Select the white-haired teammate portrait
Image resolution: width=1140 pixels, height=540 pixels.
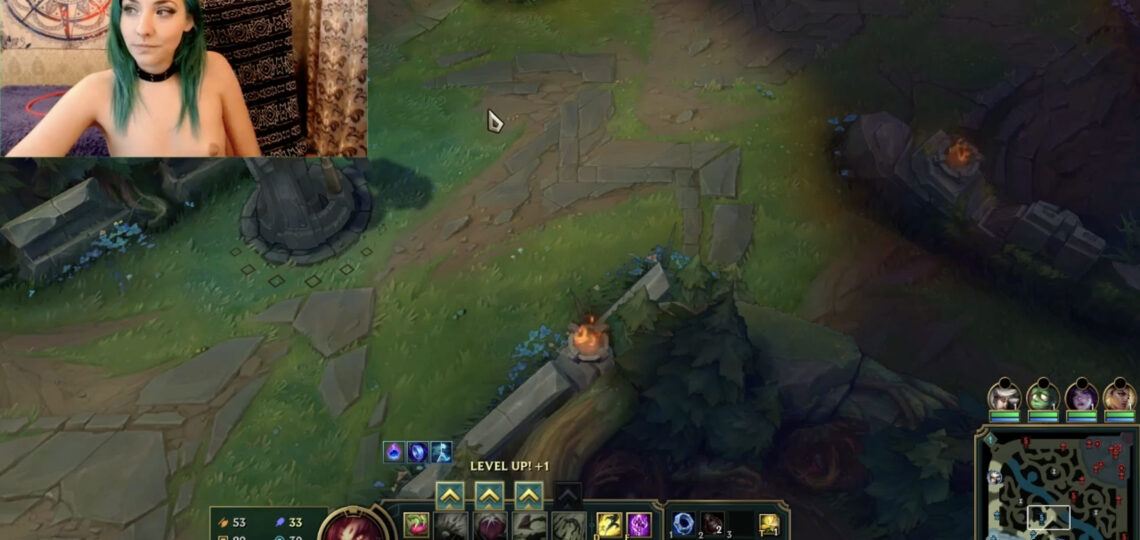pos(1004,396)
